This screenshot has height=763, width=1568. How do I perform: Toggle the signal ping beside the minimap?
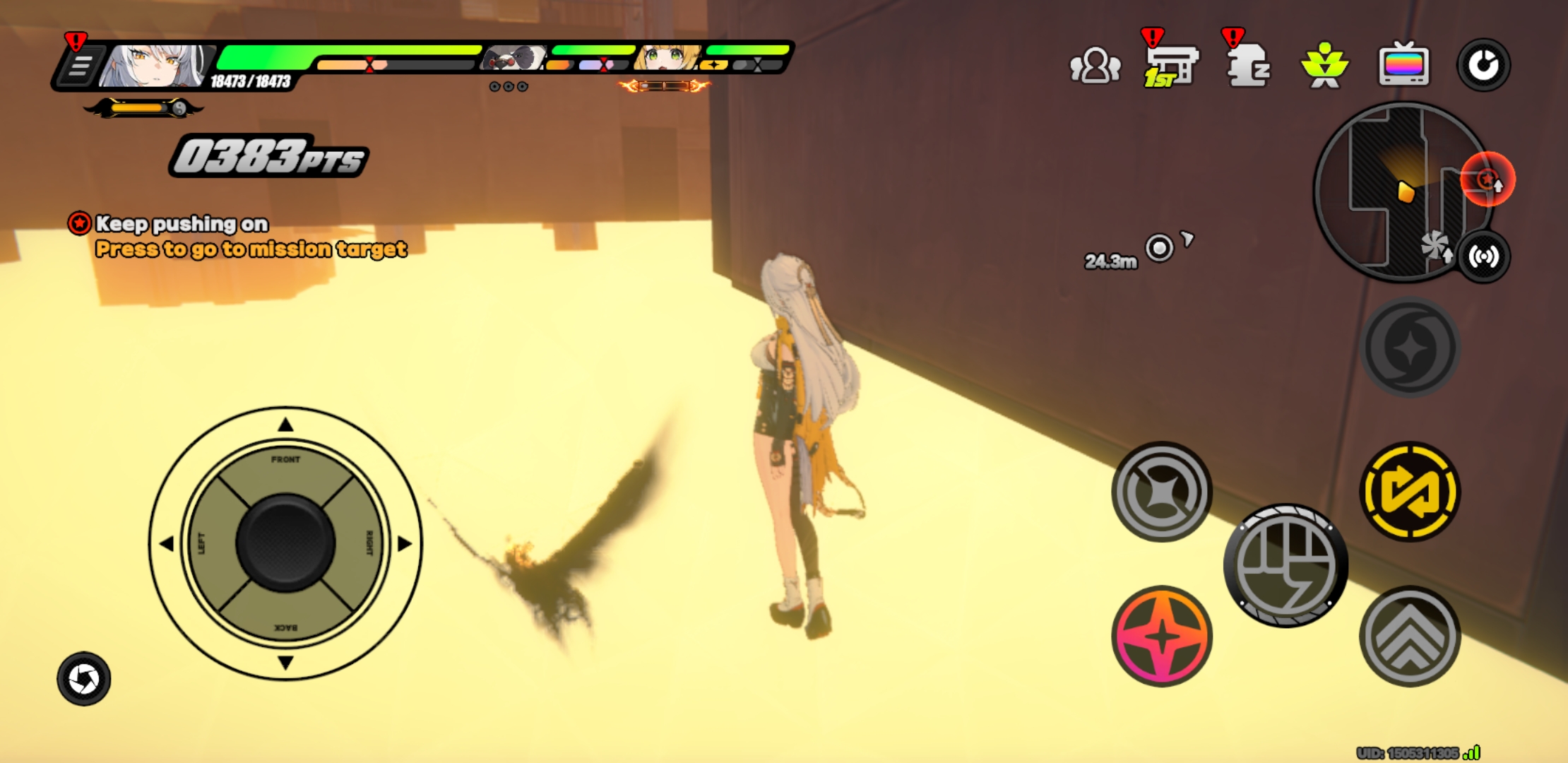[1484, 257]
